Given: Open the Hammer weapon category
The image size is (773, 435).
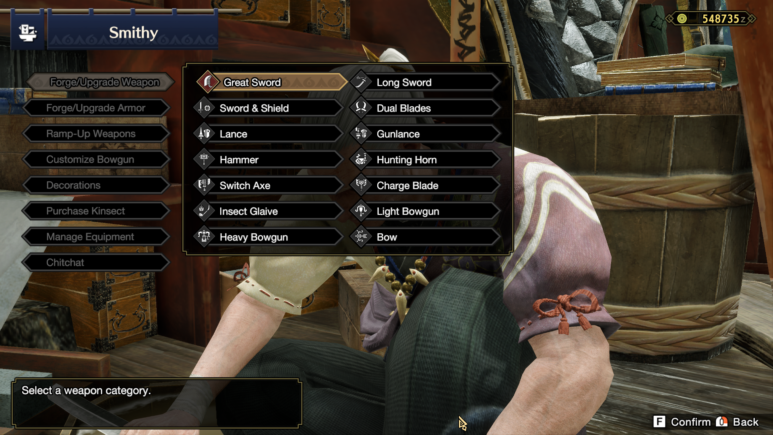Looking at the screenshot, I should coord(267,160).
